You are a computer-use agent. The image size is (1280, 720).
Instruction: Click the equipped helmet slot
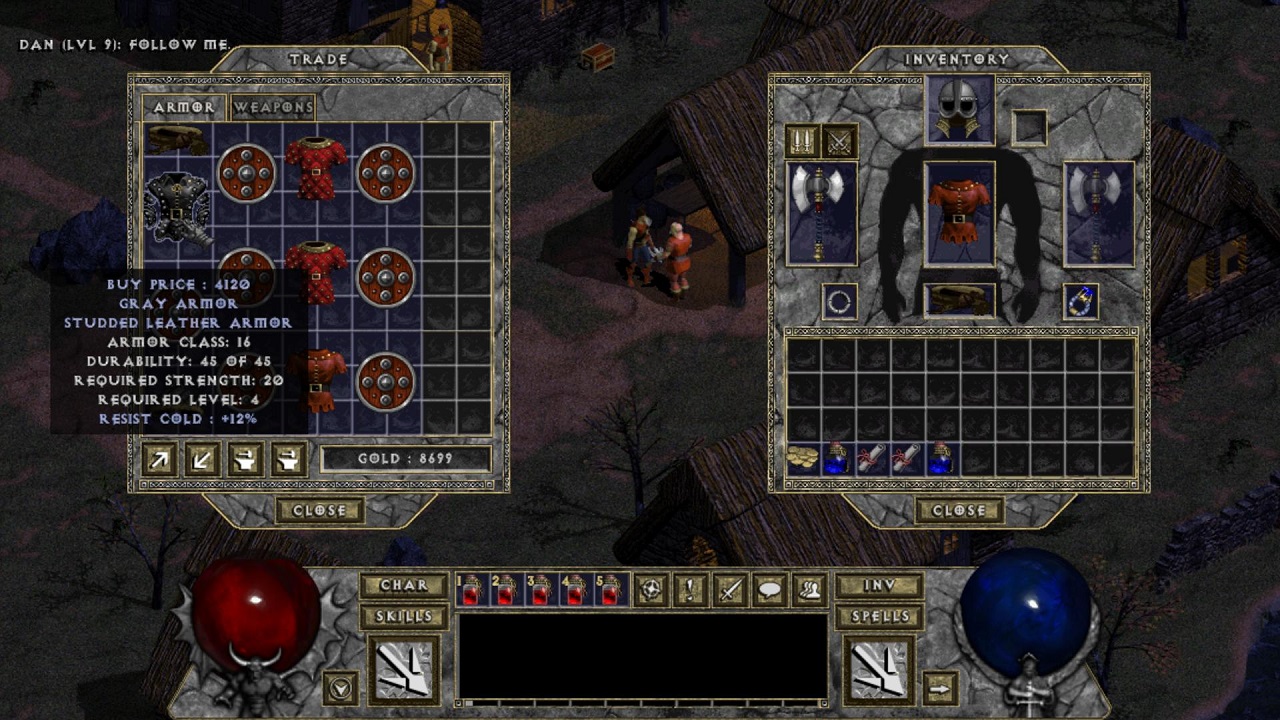959,110
